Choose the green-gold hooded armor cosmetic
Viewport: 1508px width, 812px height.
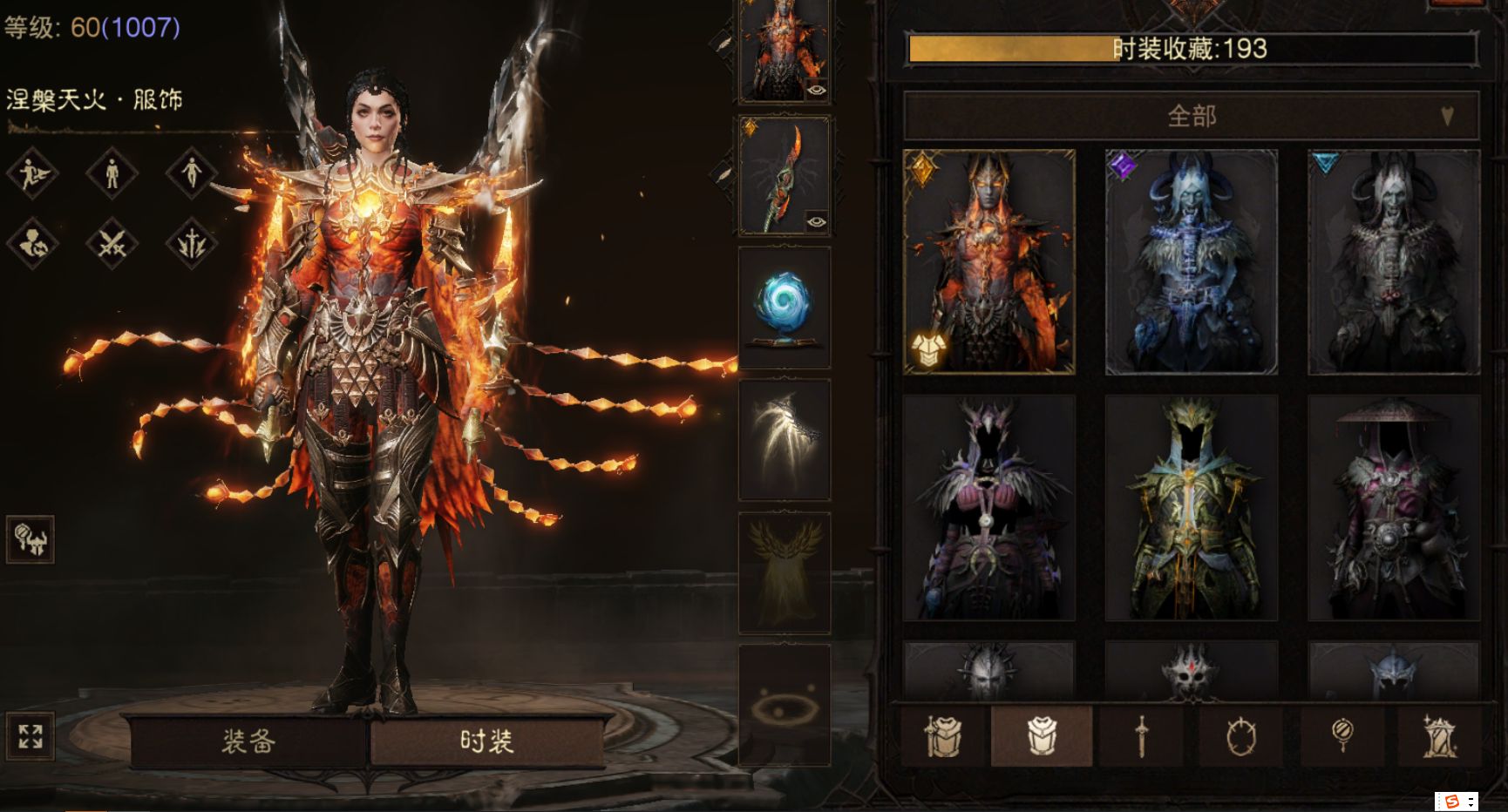click(1192, 507)
